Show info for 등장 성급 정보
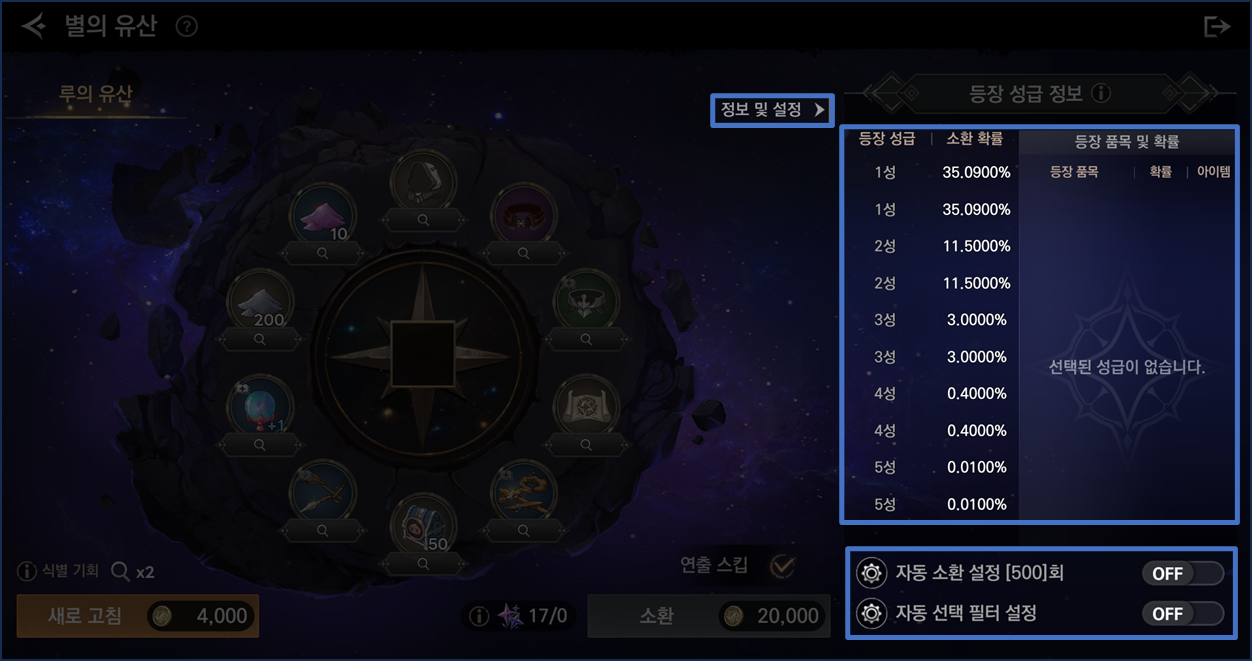This screenshot has height=661, width=1252. click(x=1101, y=94)
